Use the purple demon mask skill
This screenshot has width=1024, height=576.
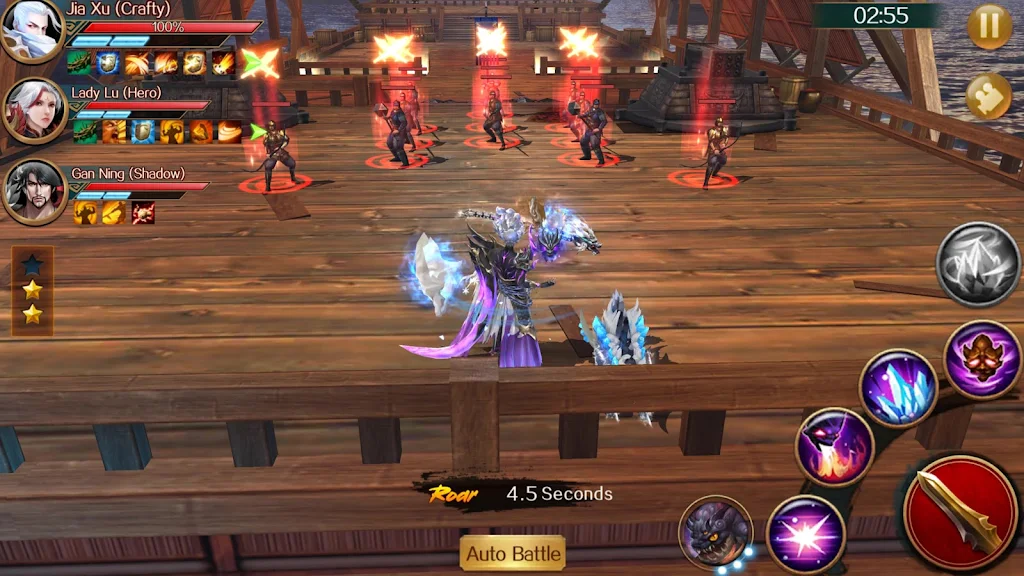982,359
